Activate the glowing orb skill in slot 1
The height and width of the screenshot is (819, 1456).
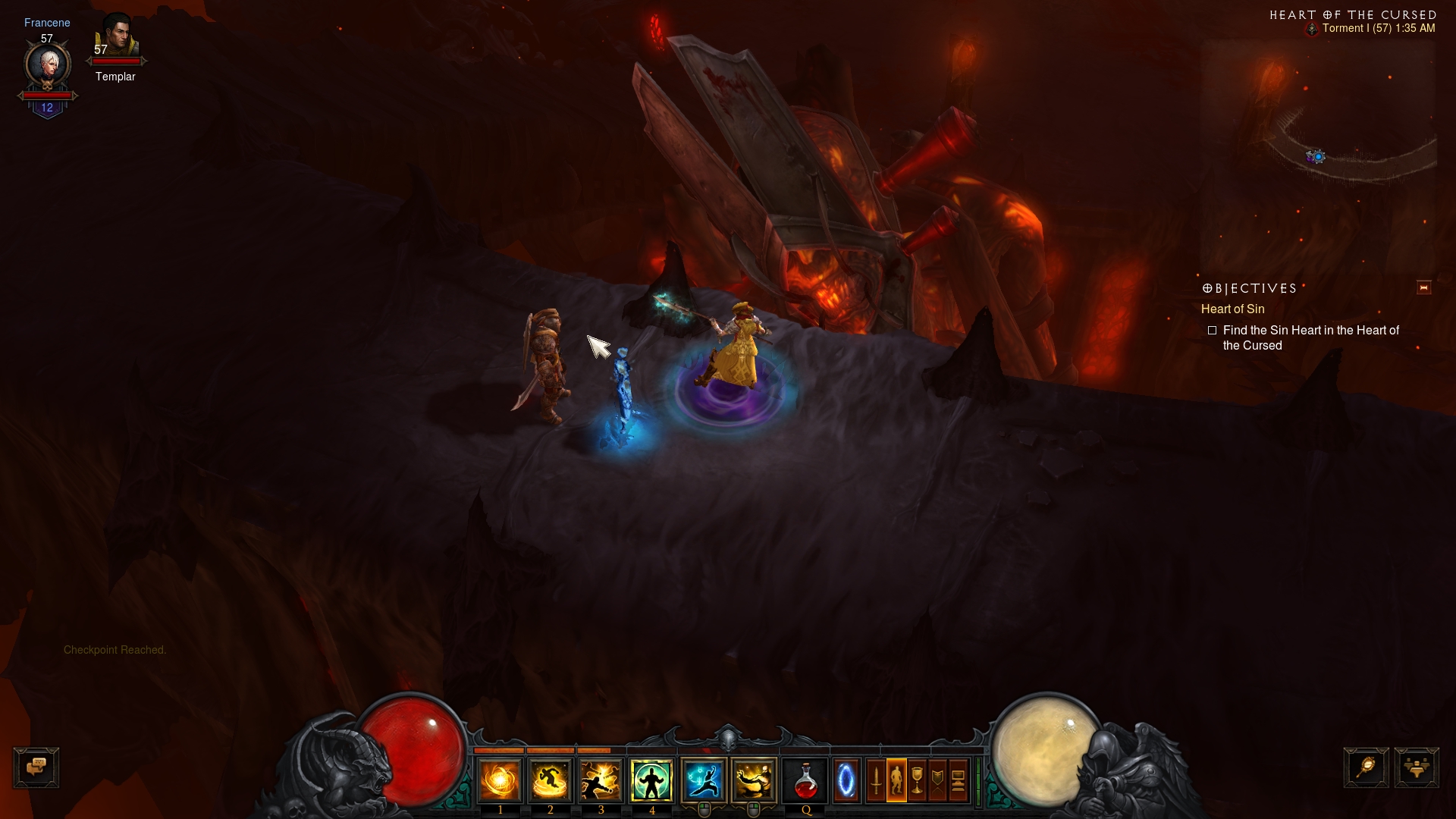(x=500, y=781)
